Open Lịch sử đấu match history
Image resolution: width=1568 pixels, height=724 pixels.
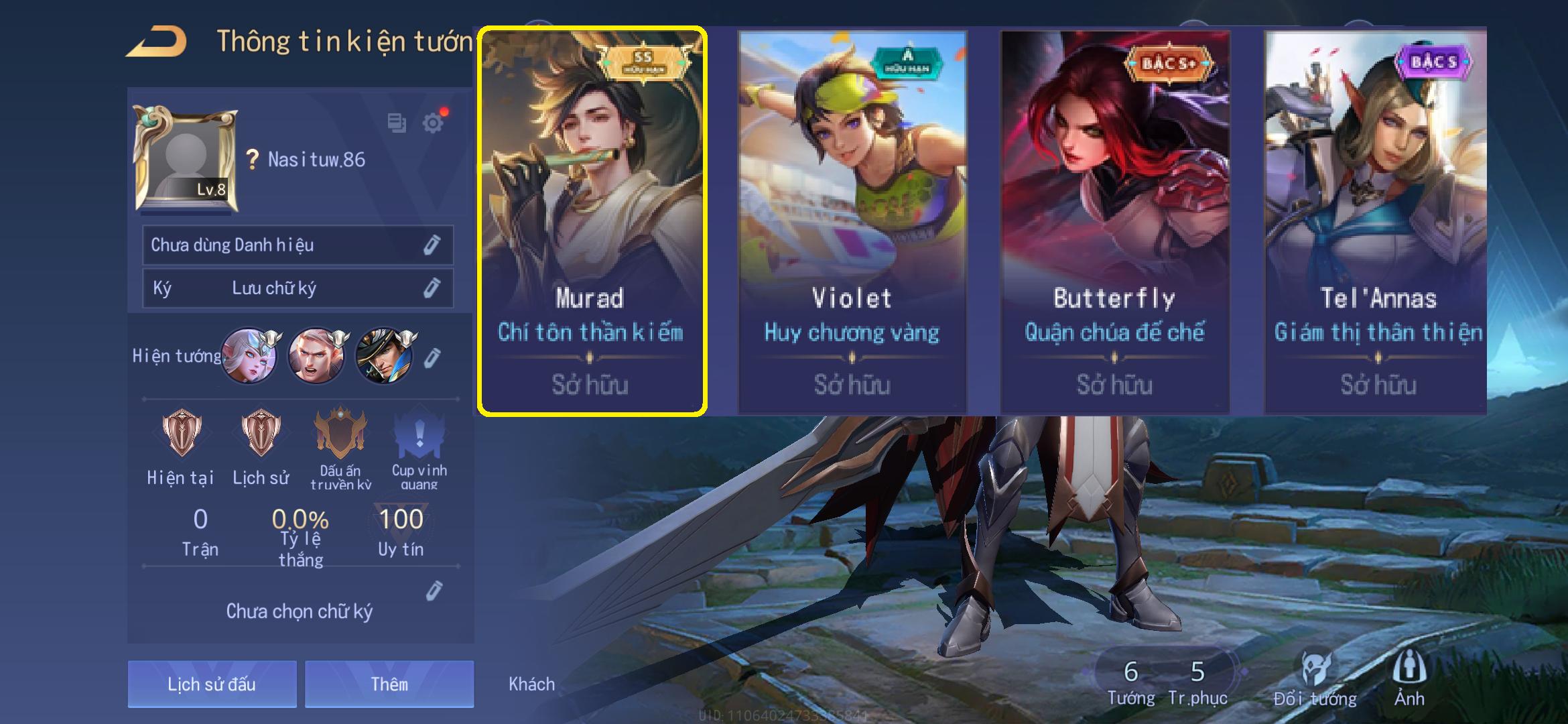[212, 684]
